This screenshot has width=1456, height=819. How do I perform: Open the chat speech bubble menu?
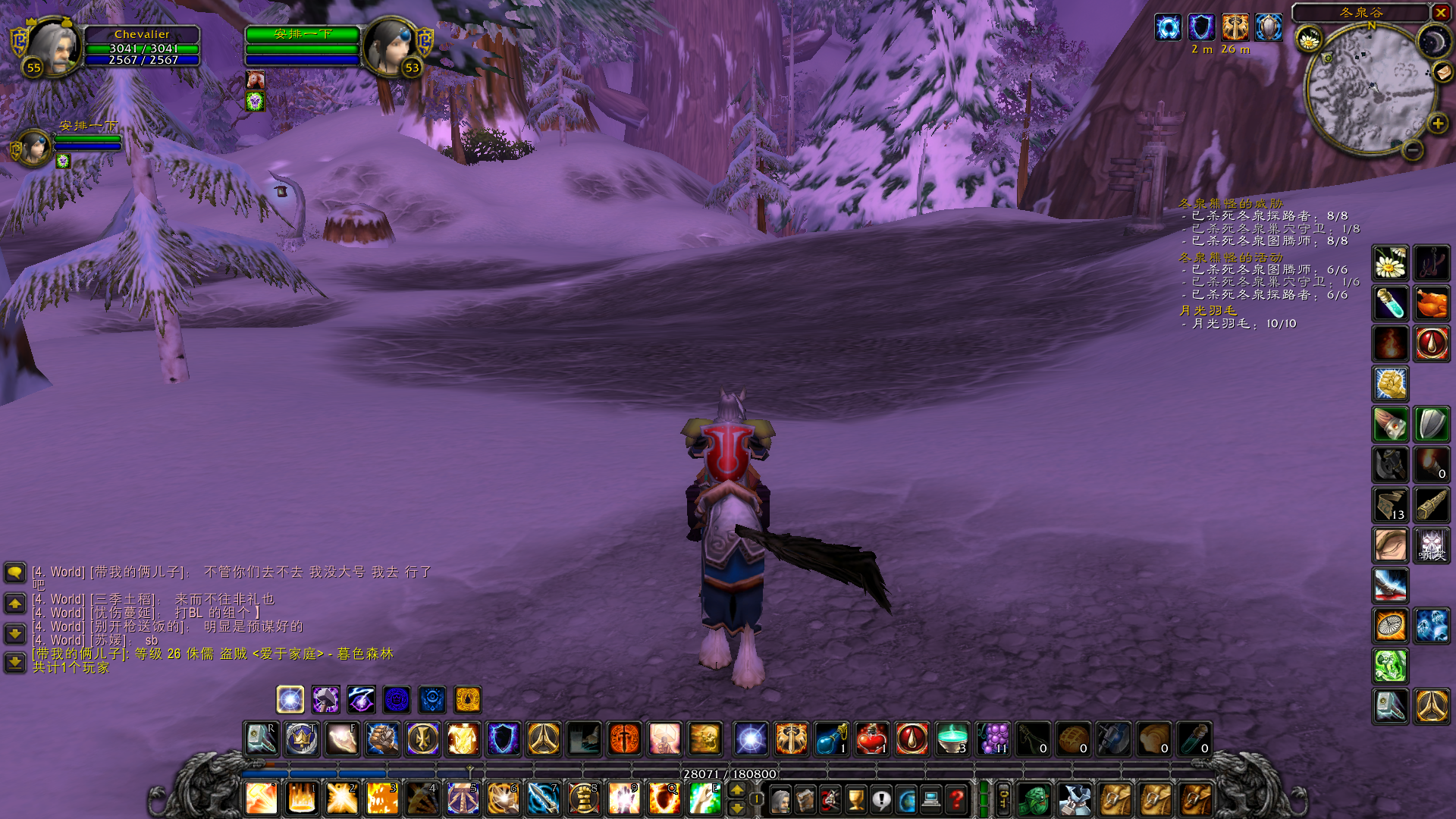tap(15, 572)
